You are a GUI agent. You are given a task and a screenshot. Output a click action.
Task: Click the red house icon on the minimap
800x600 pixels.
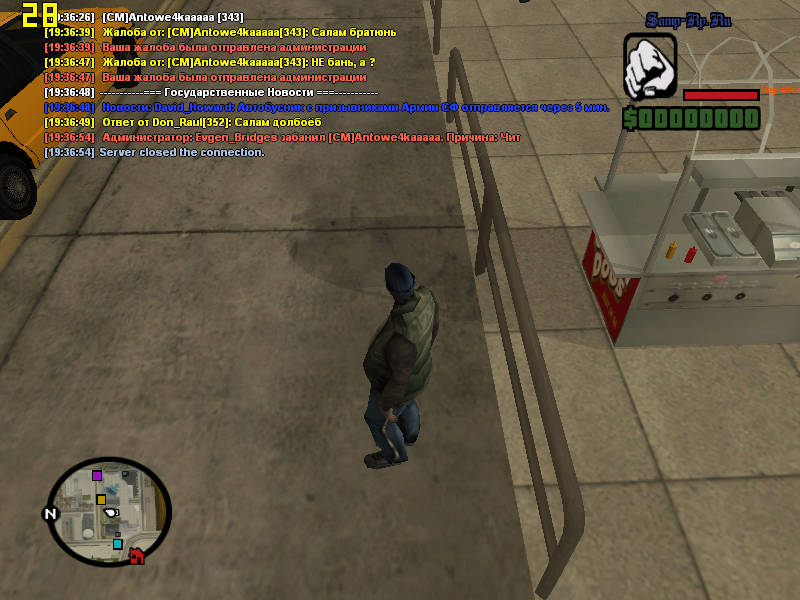137,556
